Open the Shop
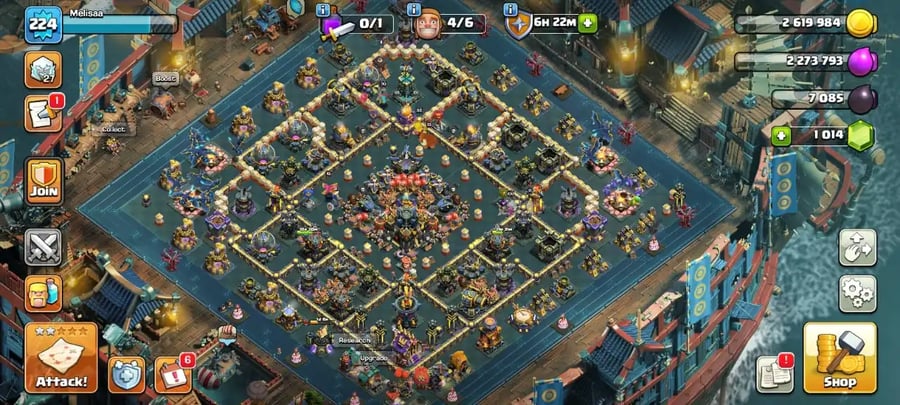 840,357
